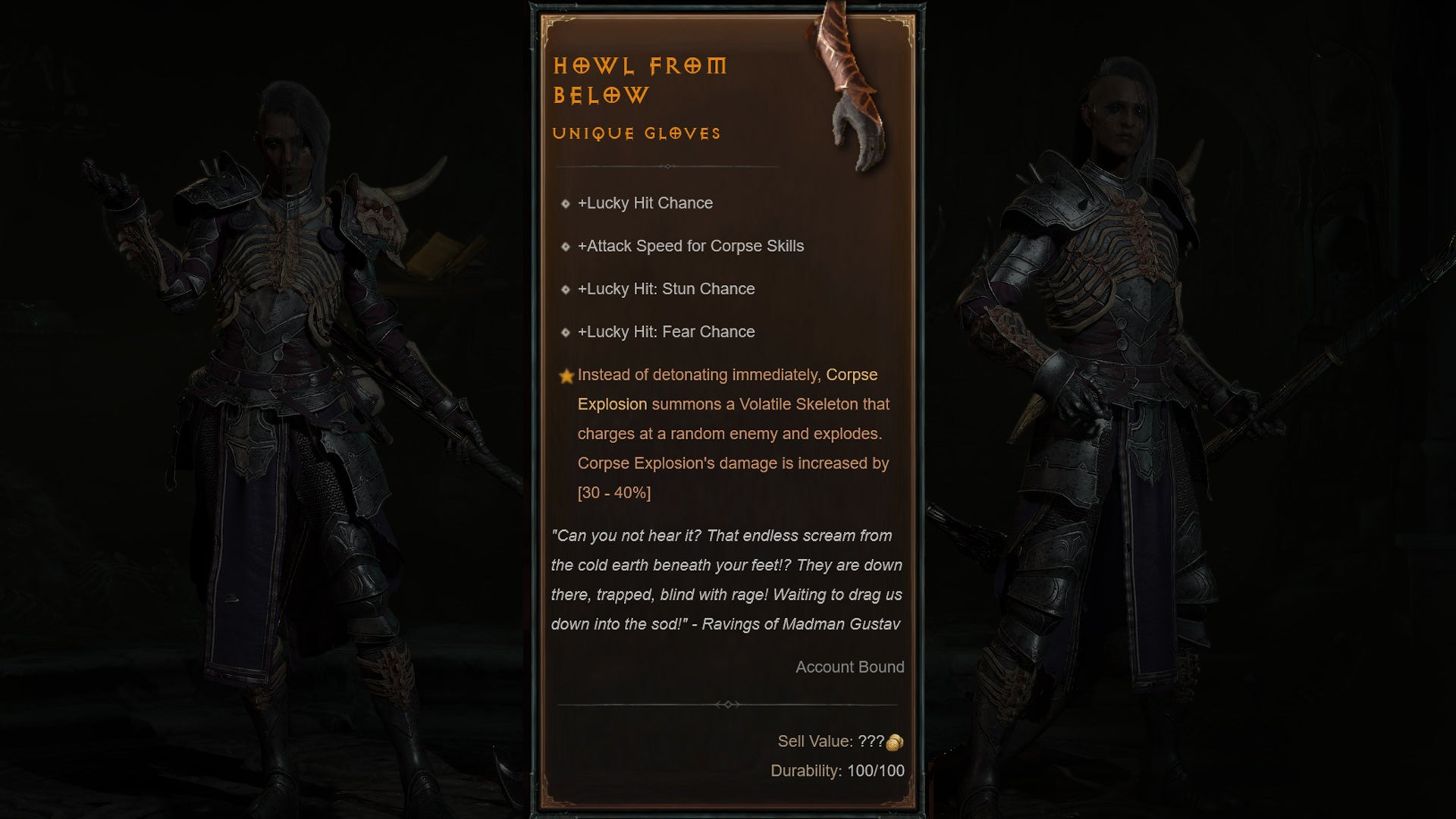Screen dimensions: 1456x819
Task: Click the diamond icon beside Stun Chance affix
Action: [x=565, y=289]
